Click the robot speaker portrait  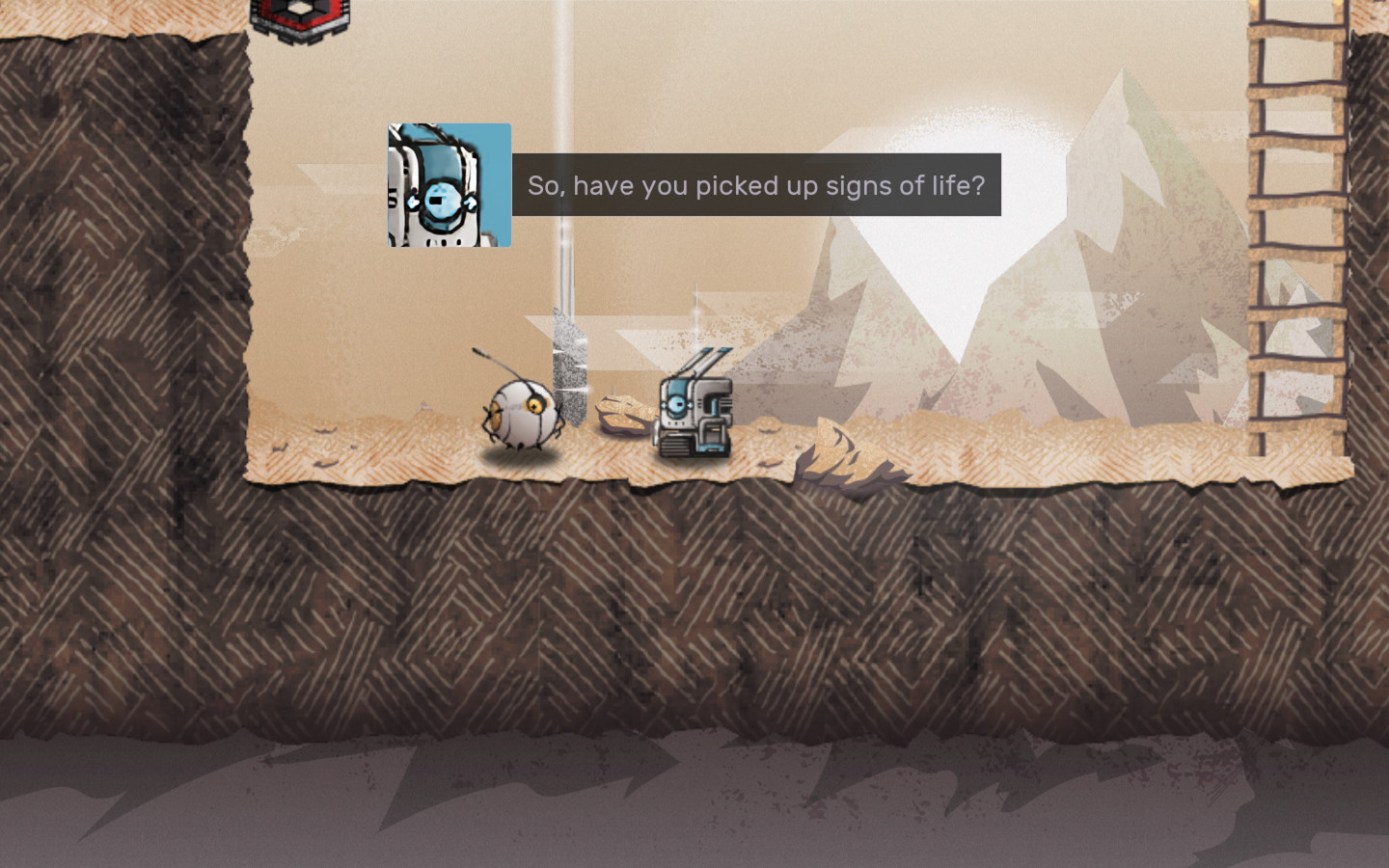coord(449,185)
